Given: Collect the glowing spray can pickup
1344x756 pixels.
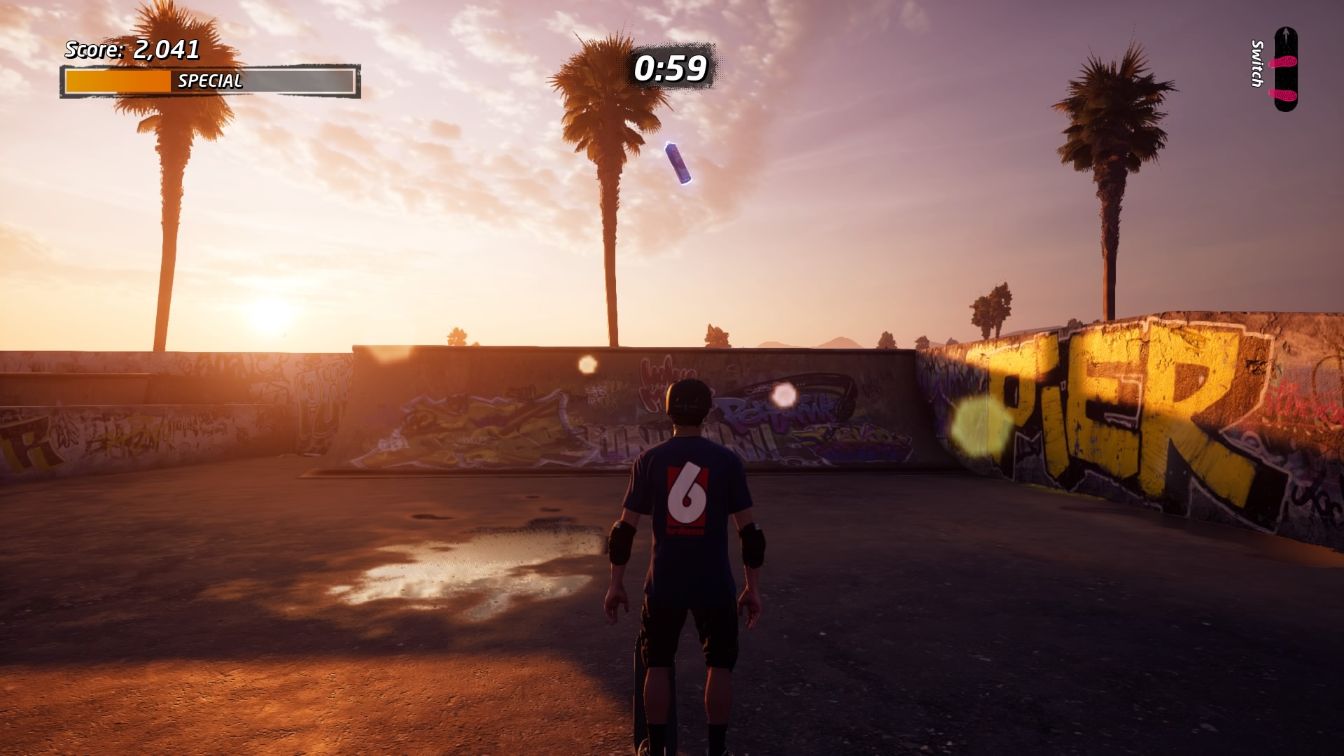Looking at the screenshot, I should click(678, 163).
